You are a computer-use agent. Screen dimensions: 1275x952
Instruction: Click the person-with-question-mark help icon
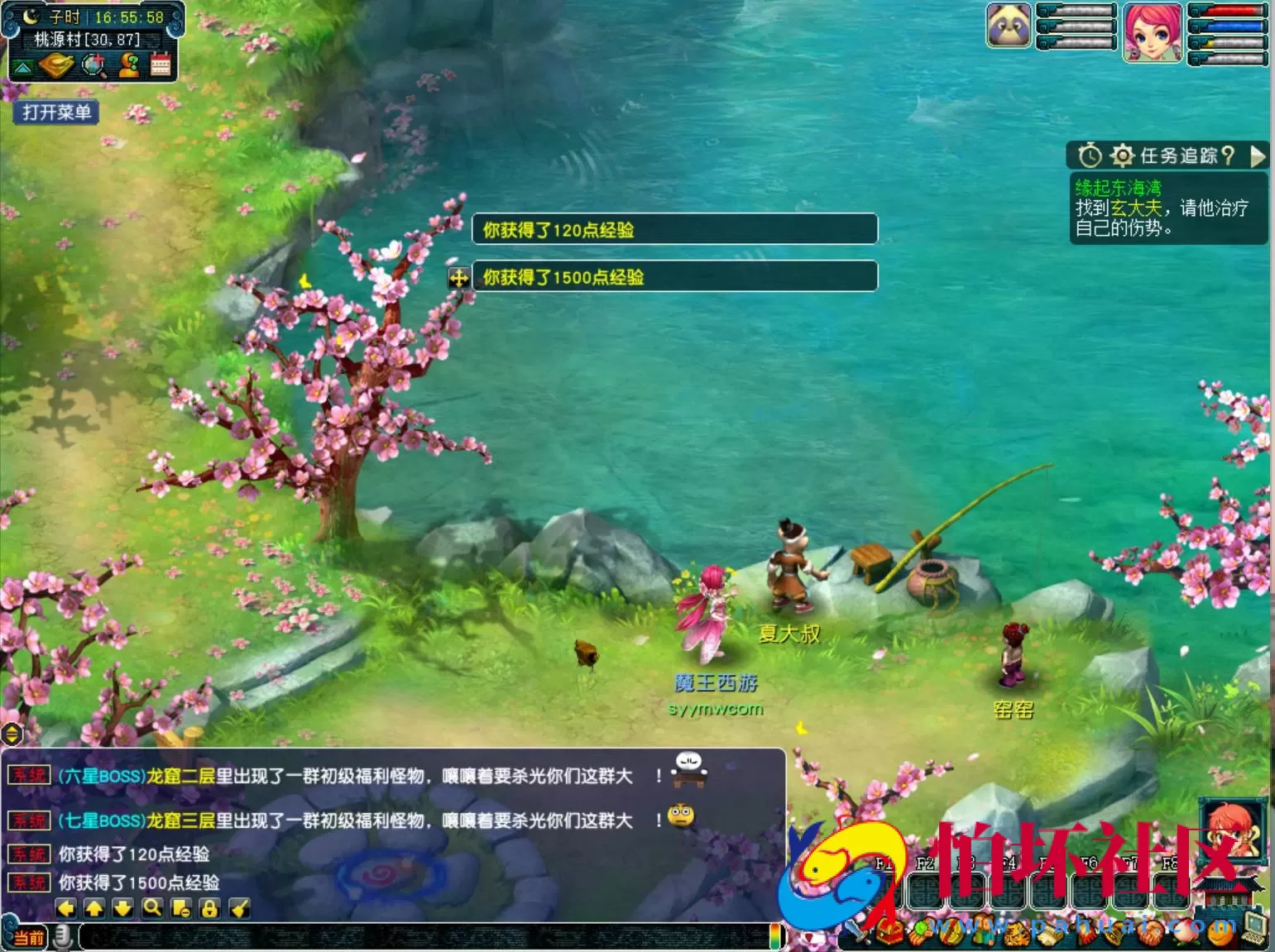[129, 66]
